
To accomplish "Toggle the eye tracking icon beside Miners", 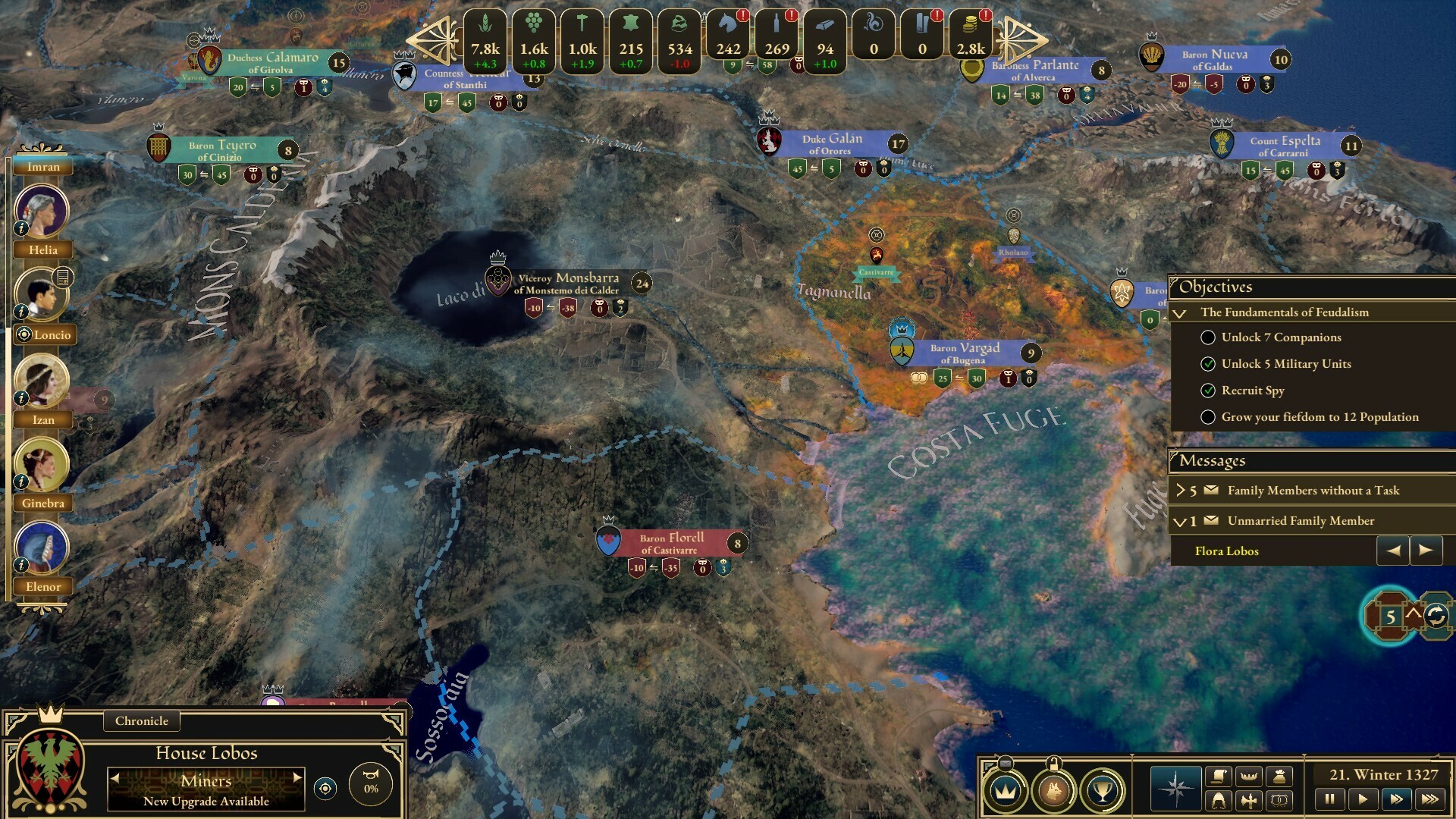I will click(x=325, y=789).
